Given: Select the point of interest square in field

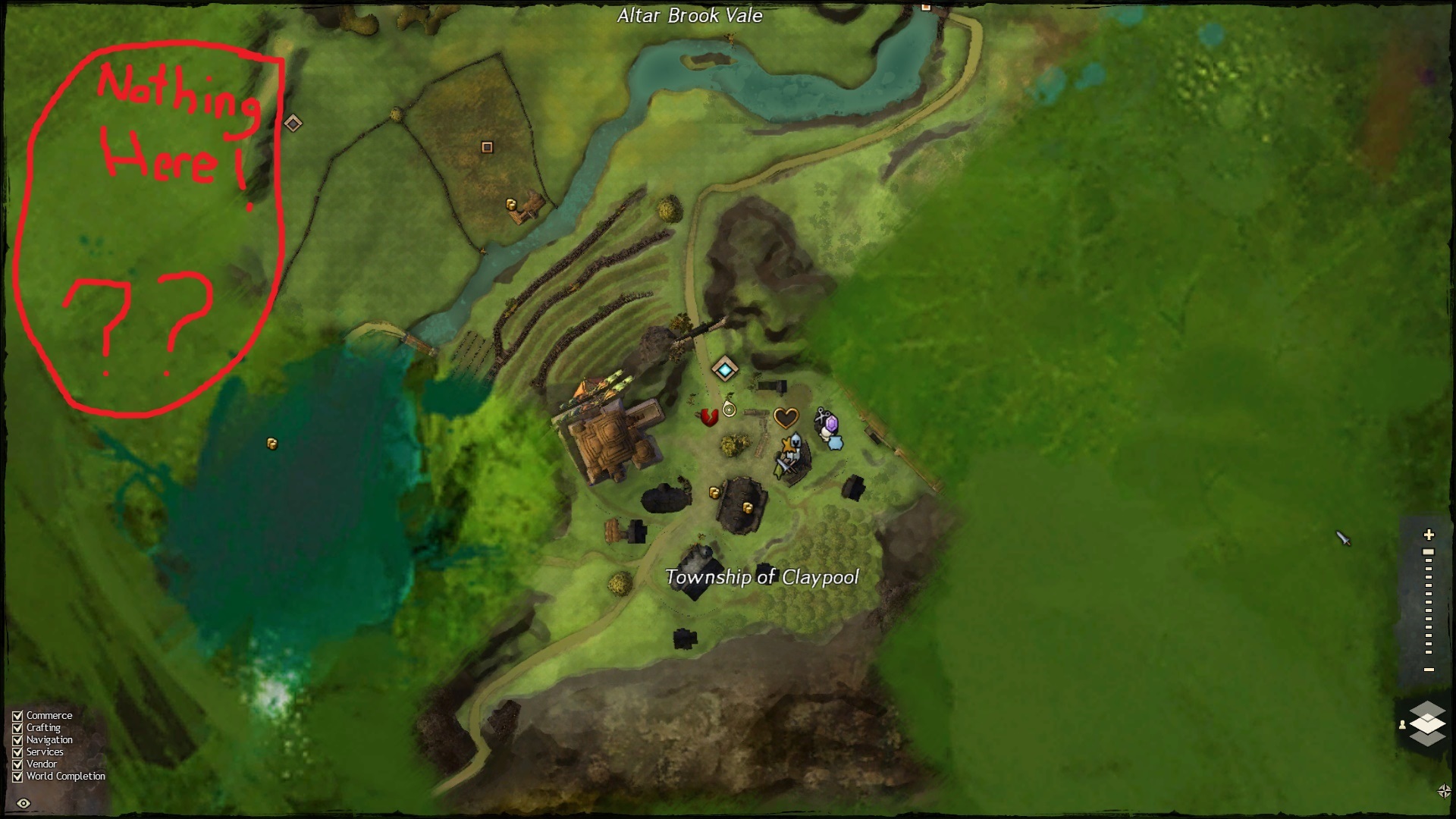Looking at the screenshot, I should pos(487,147).
